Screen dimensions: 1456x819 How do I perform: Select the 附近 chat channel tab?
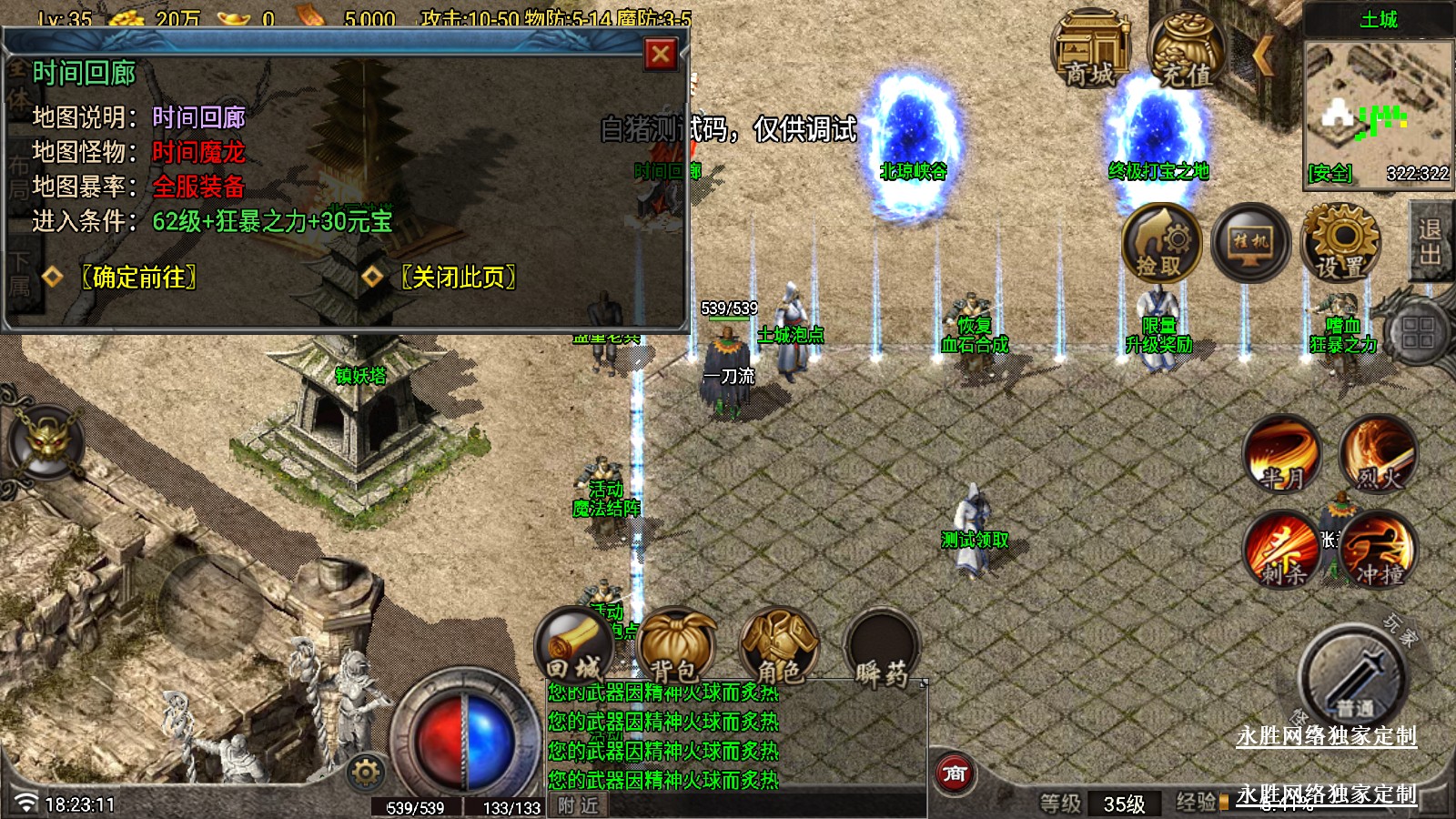pyautogui.click(x=579, y=805)
